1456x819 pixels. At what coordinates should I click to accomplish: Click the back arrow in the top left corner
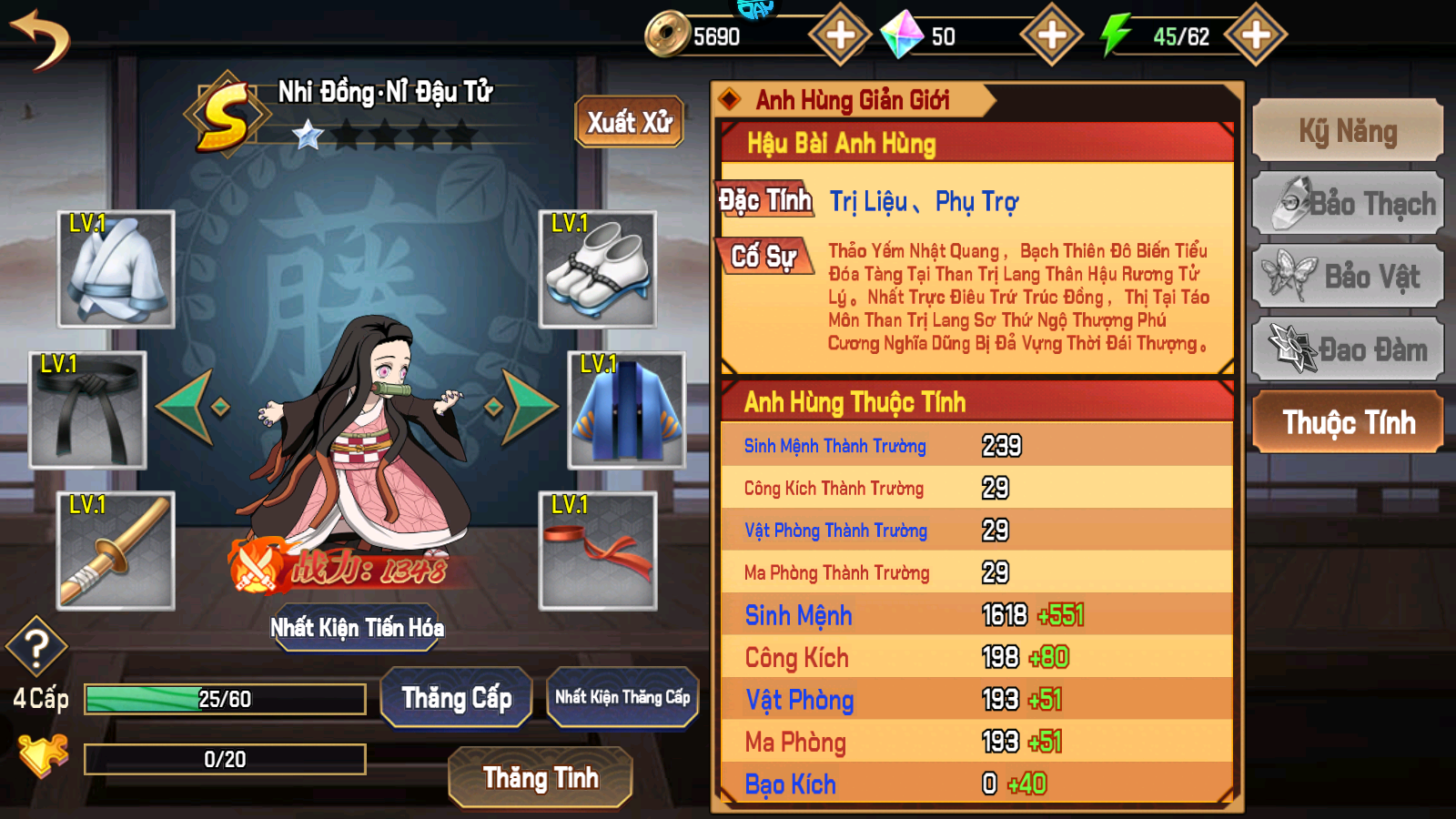(41, 41)
